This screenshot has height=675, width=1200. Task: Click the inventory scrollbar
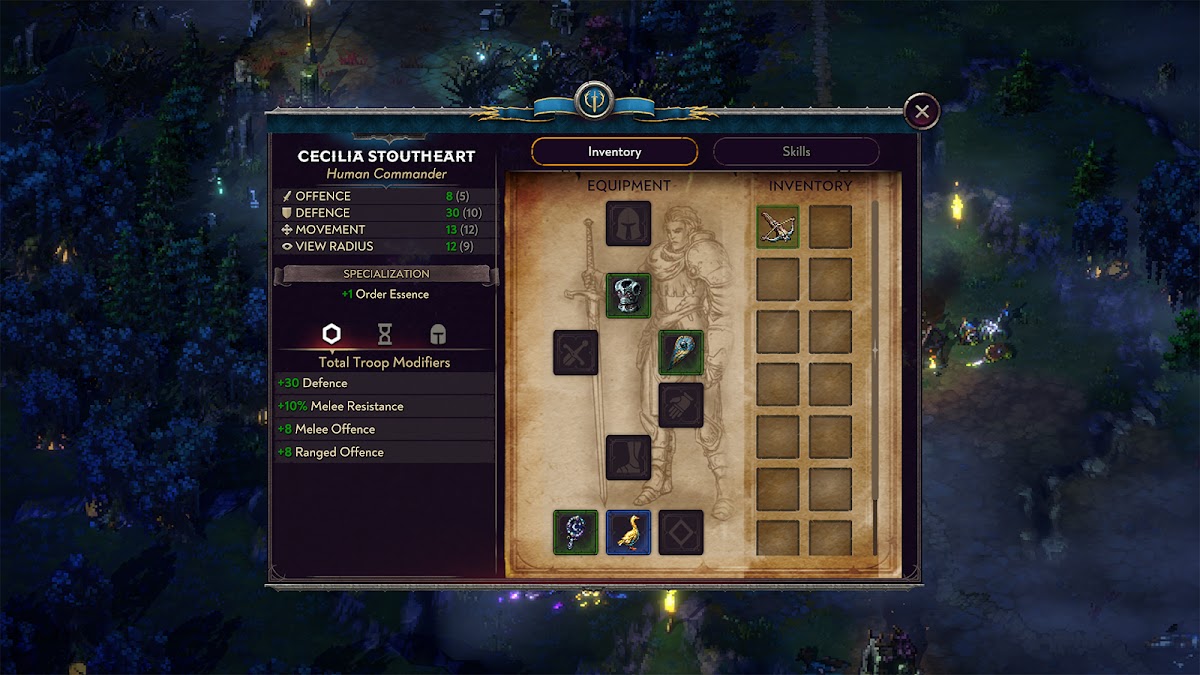875,350
